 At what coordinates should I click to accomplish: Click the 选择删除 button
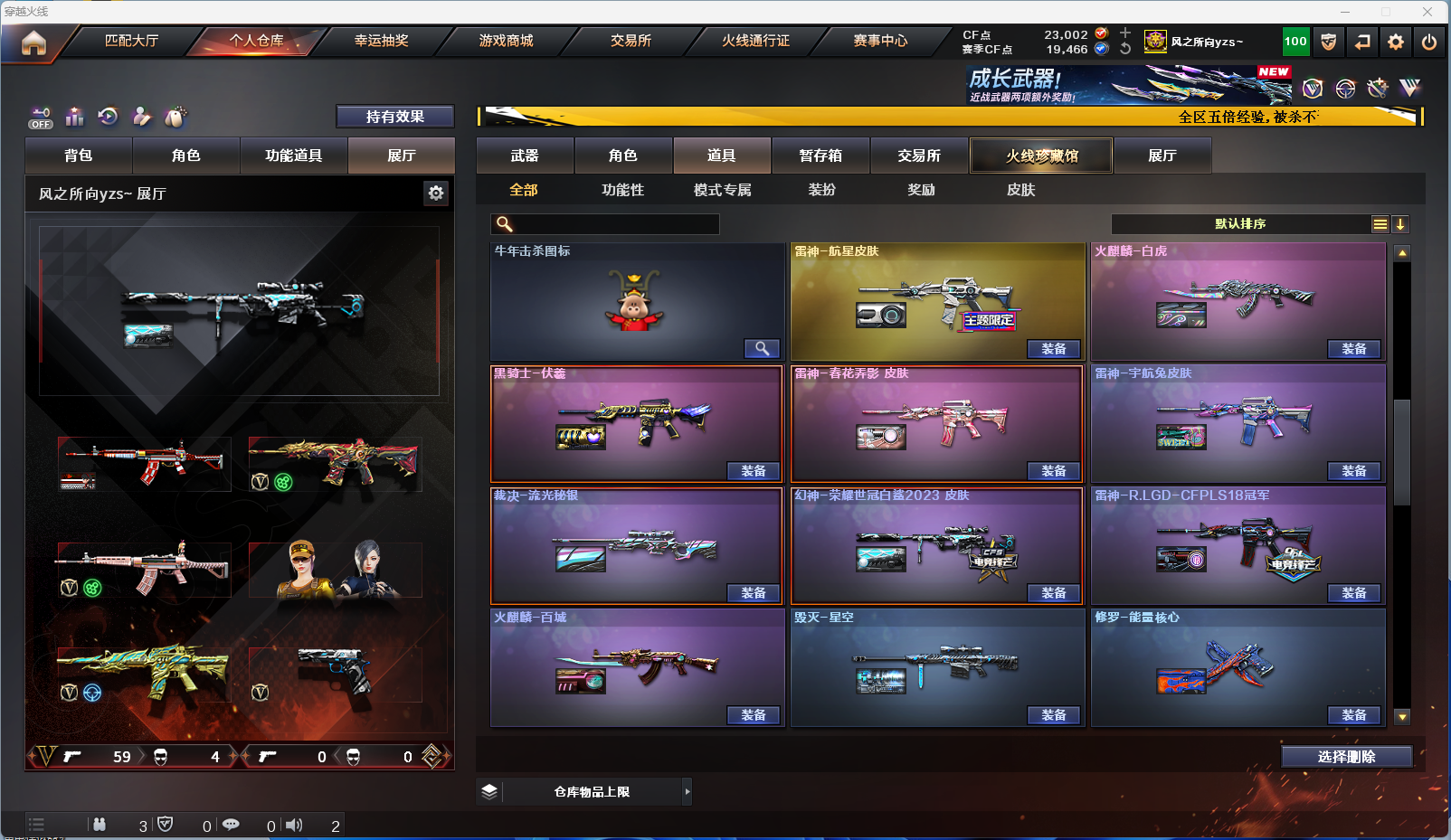point(1346,757)
